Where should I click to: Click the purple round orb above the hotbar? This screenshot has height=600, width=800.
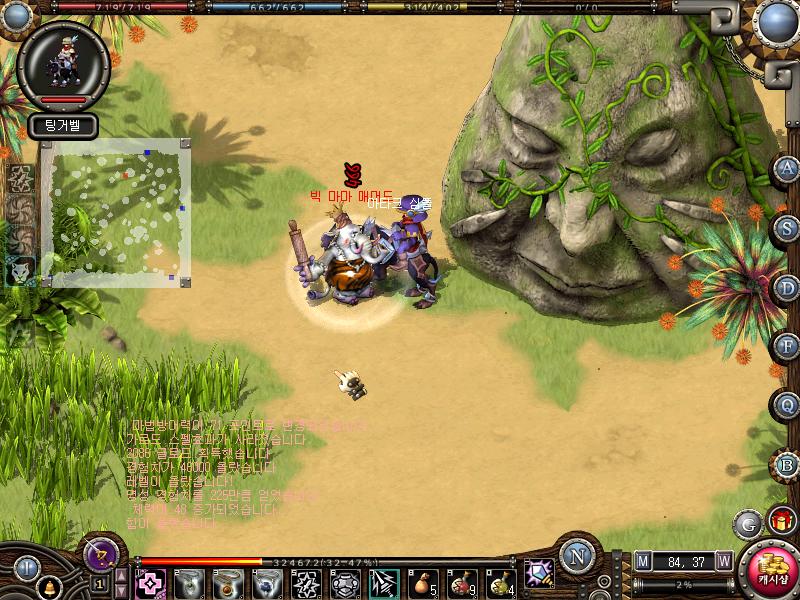click(x=101, y=554)
